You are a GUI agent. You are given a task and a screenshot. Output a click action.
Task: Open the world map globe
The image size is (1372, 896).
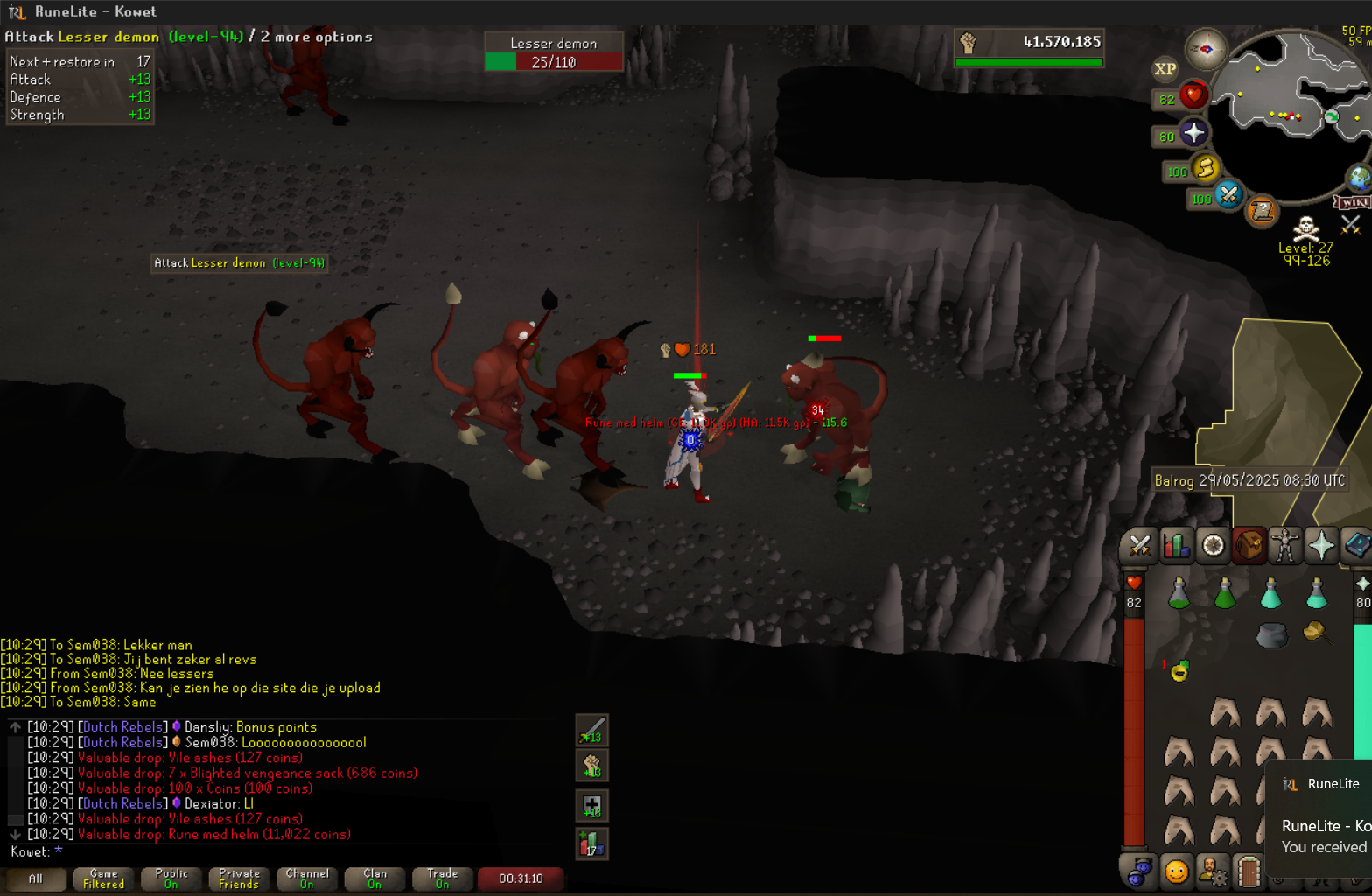pyautogui.click(x=1359, y=178)
